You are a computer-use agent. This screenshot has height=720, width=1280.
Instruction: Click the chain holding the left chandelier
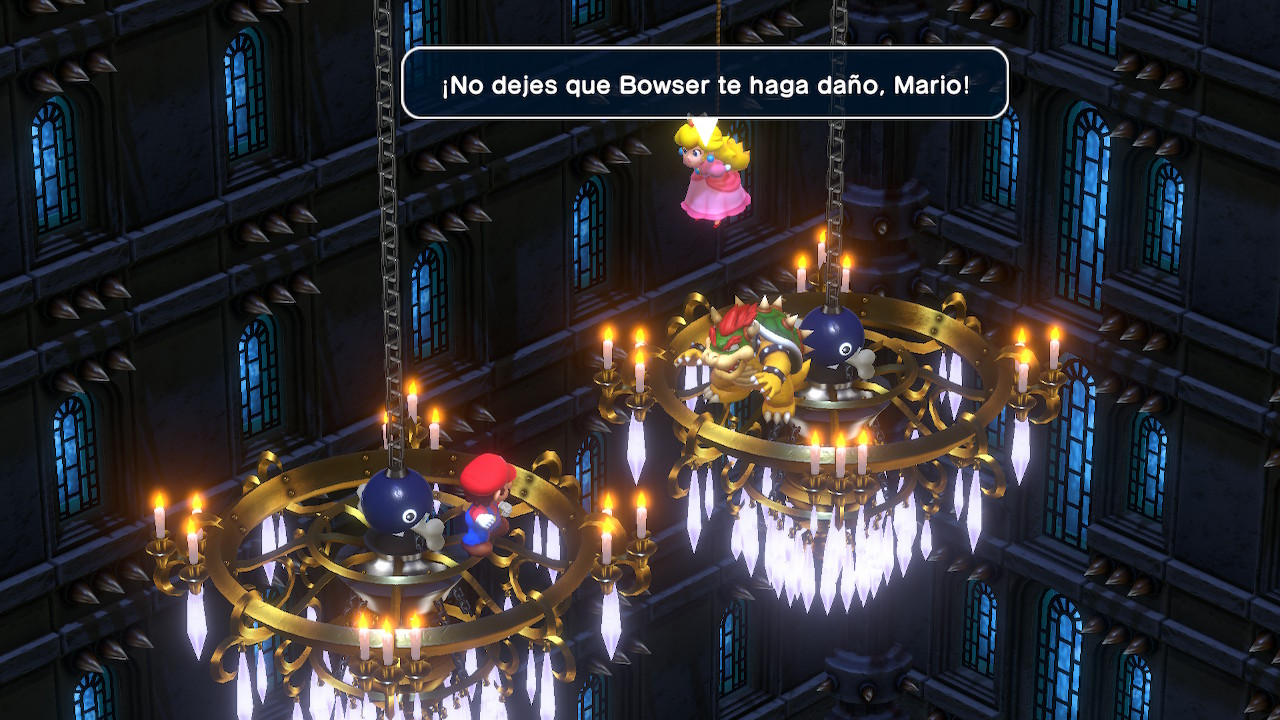click(381, 250)
